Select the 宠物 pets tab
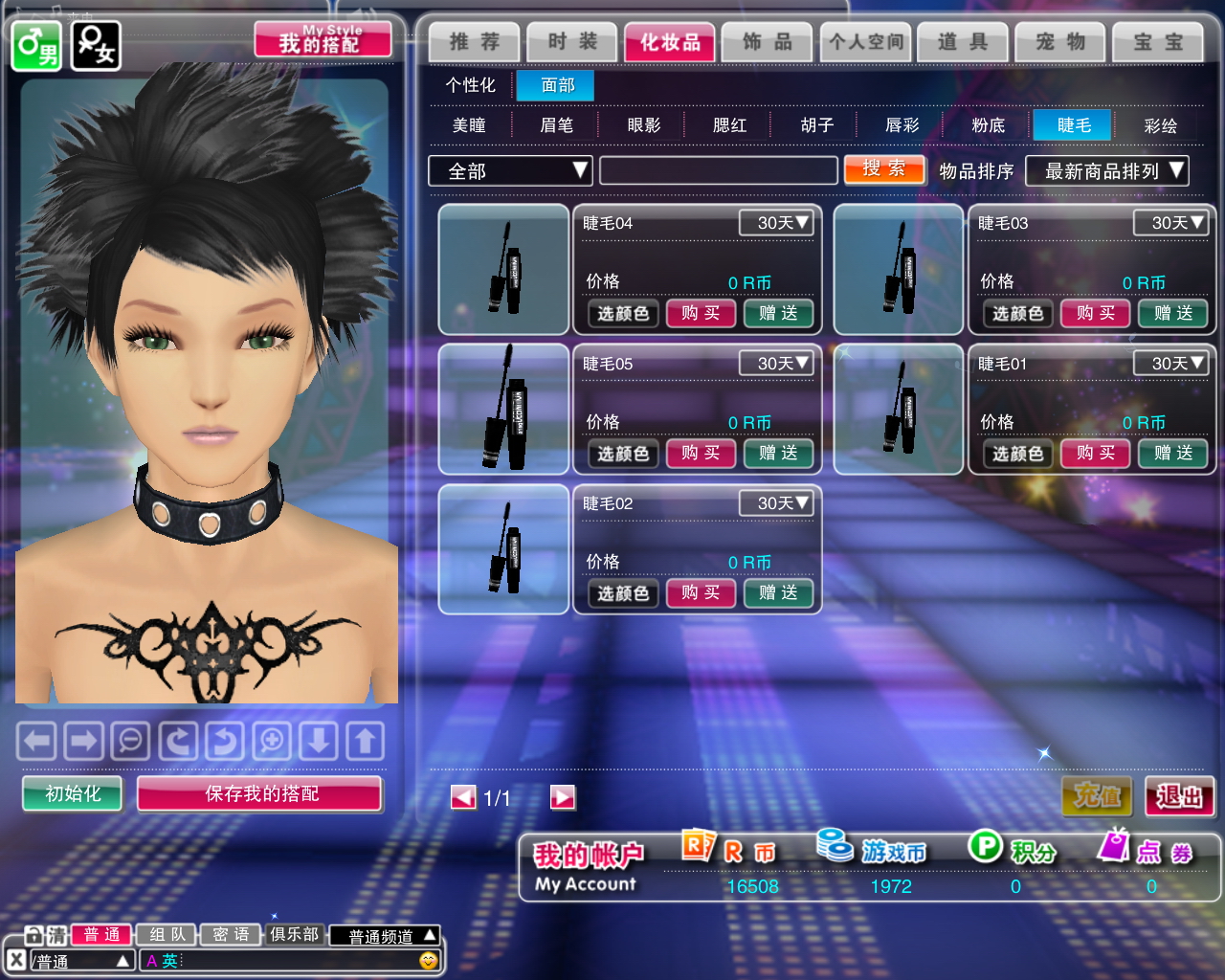Viewport: 1225px width, 980px height. 1060,42
